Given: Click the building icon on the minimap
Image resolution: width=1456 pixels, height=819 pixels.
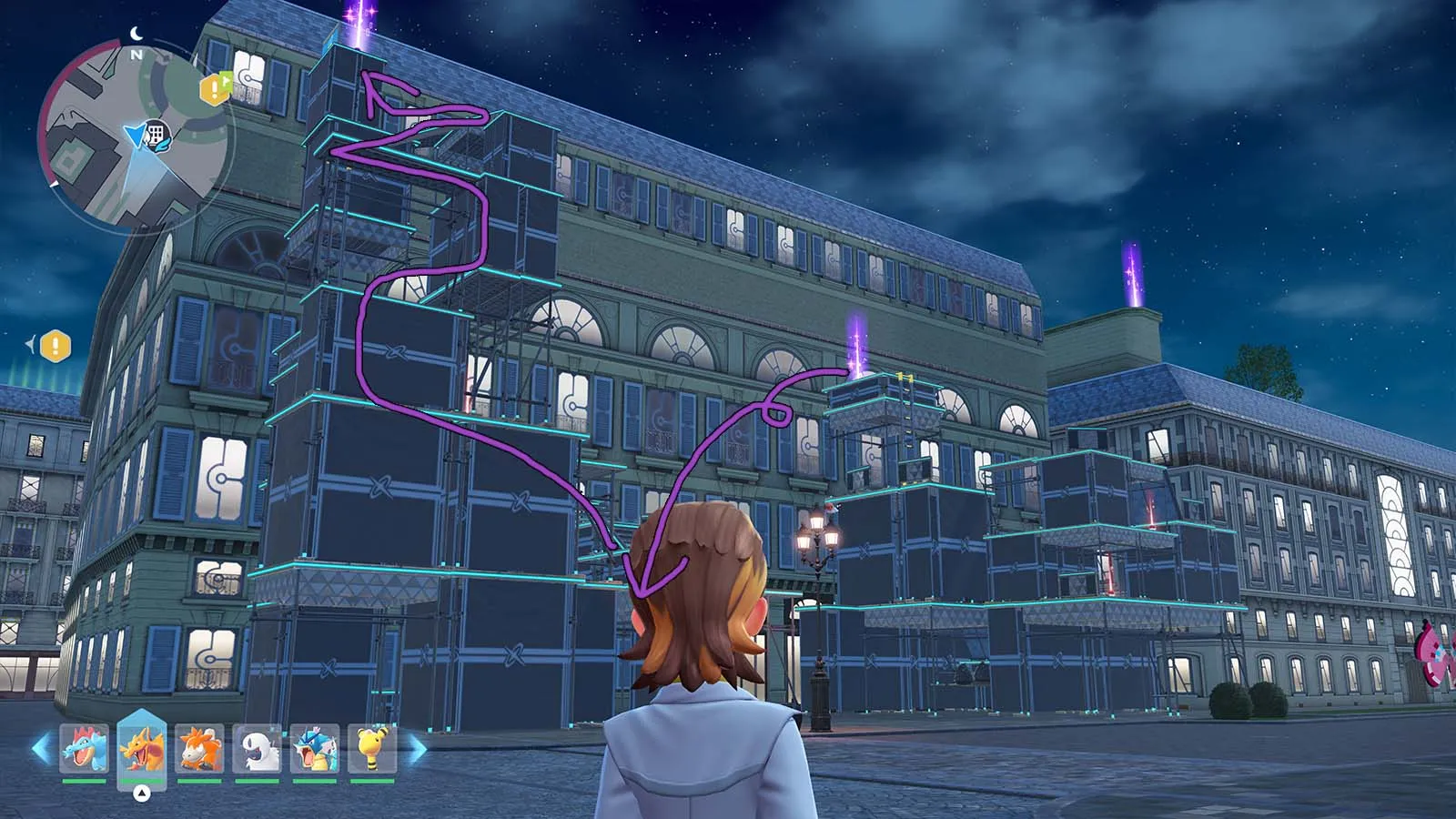Looking at the screenshot, I should coord(157,134).
